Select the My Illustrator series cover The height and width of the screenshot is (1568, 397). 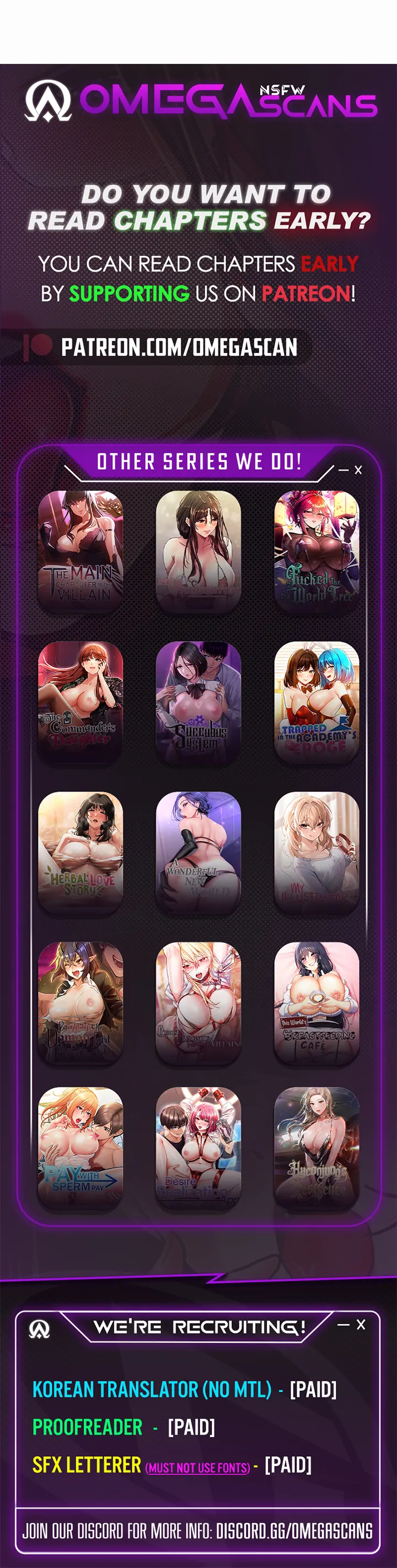click(x=316, y=851)
